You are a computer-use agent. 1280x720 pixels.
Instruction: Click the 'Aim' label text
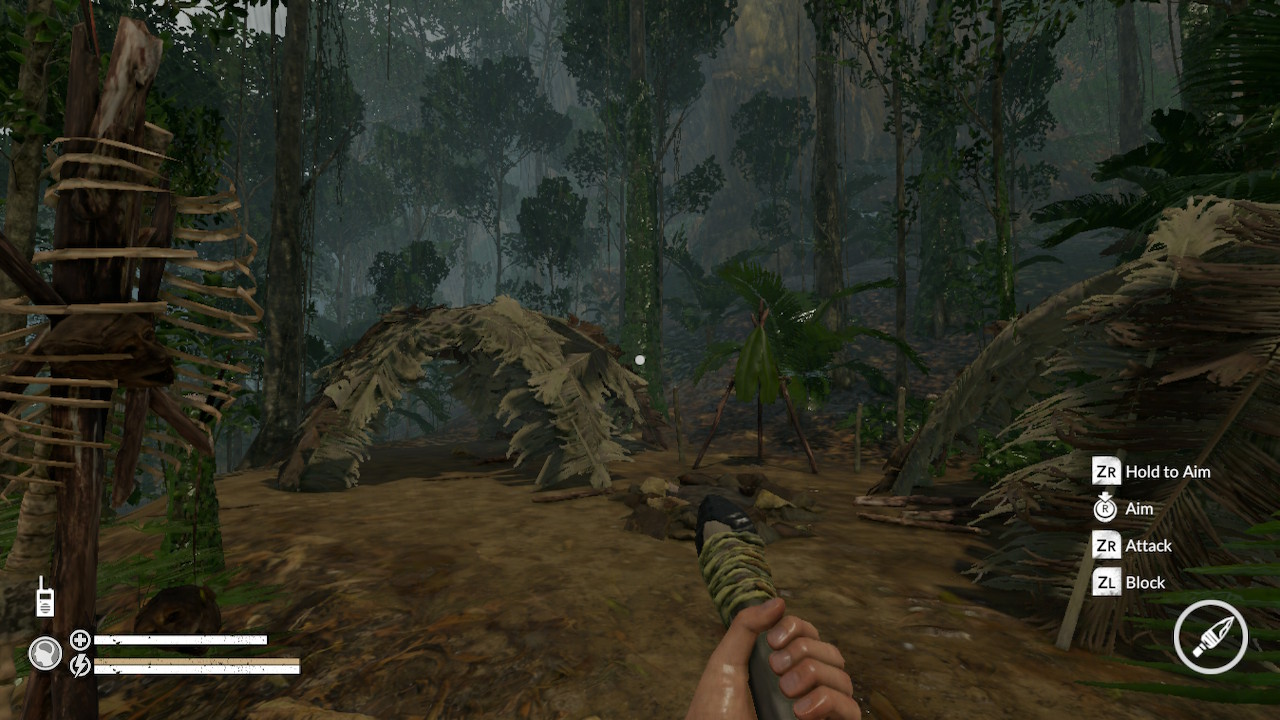[1139, 508]
